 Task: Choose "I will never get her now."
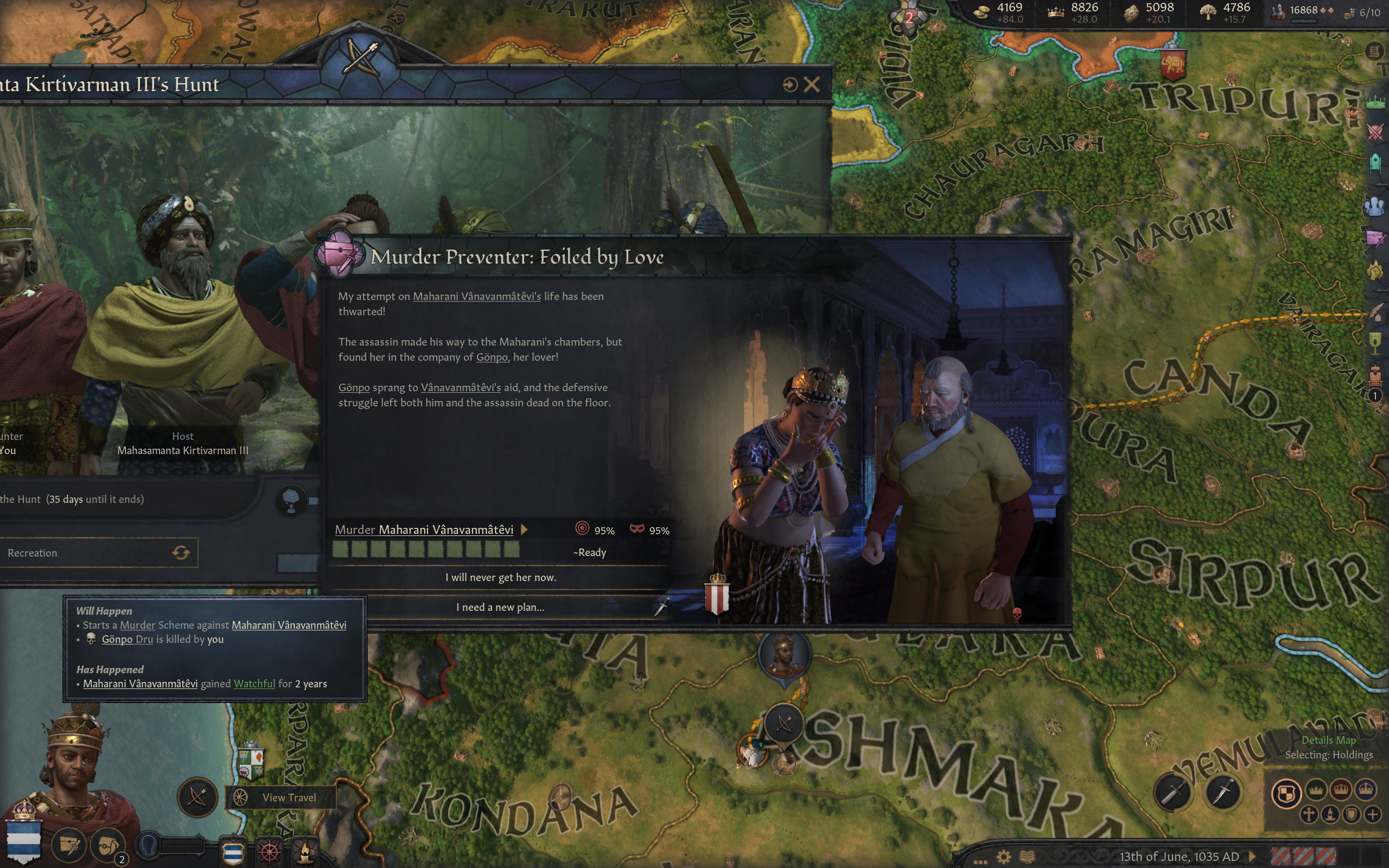[x=500, y=578]
